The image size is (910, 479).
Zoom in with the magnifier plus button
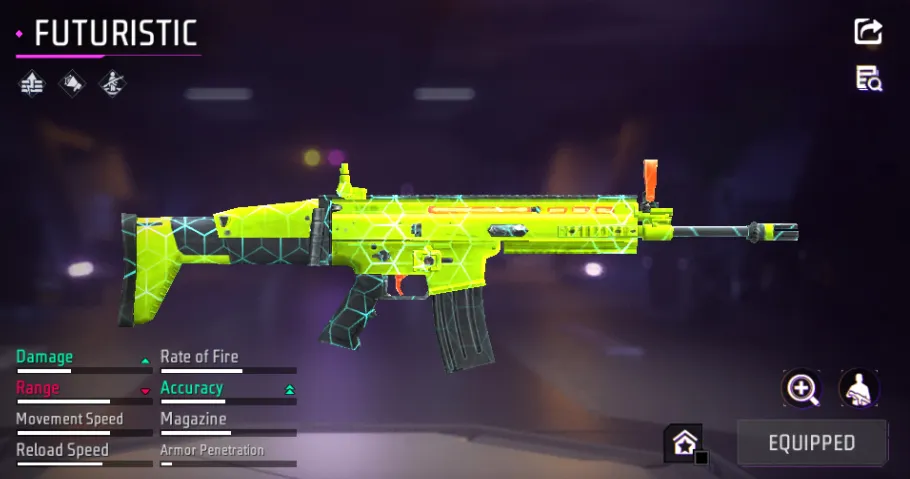(802, 388)
